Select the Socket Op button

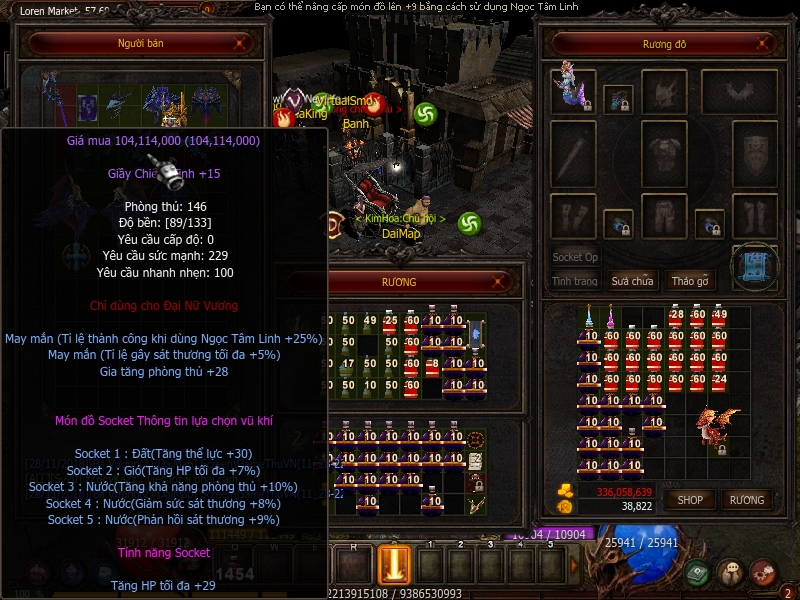[575, 257]
